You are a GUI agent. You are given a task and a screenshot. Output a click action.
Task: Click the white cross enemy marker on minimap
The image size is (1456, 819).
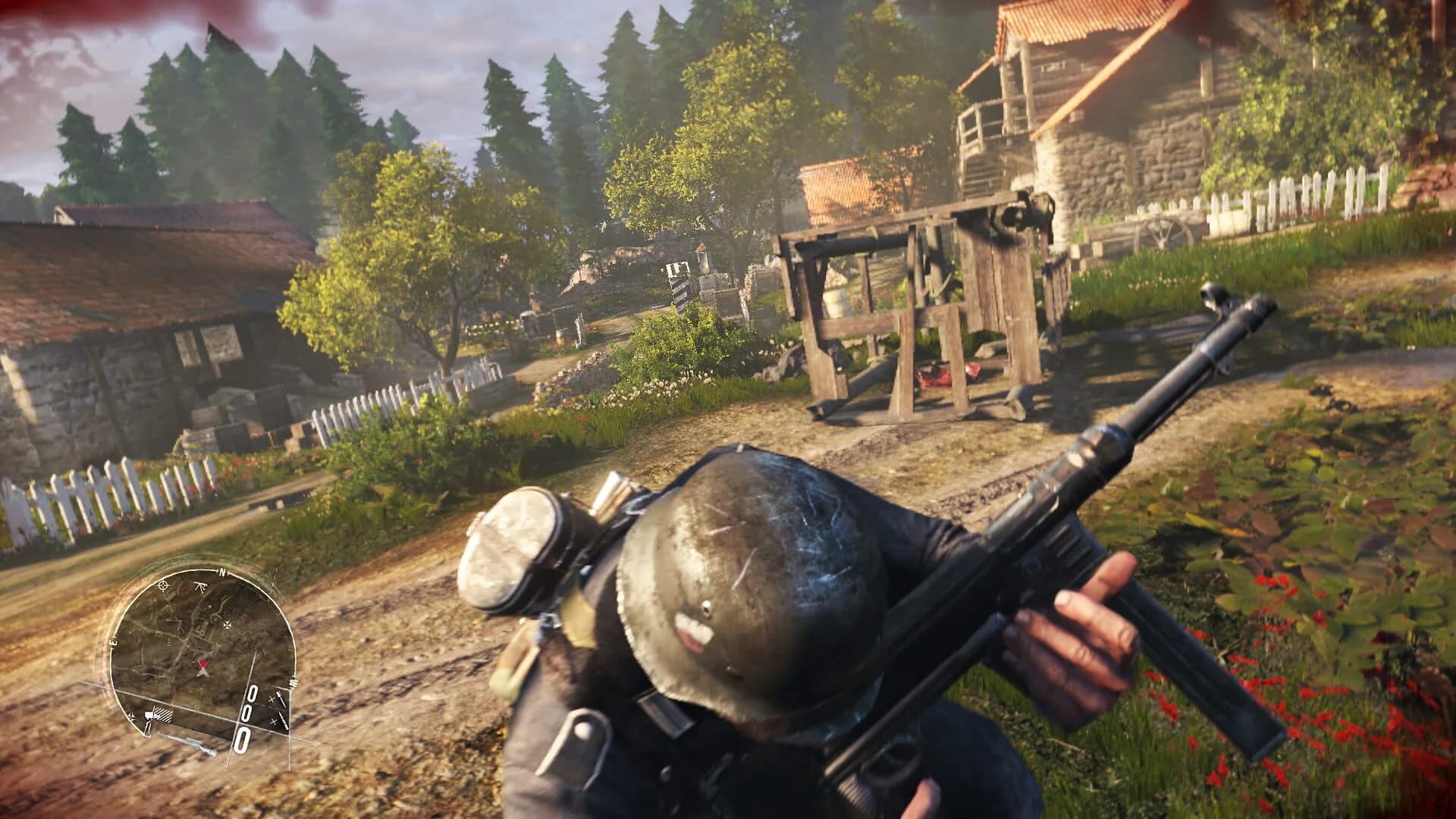point(227,623)
